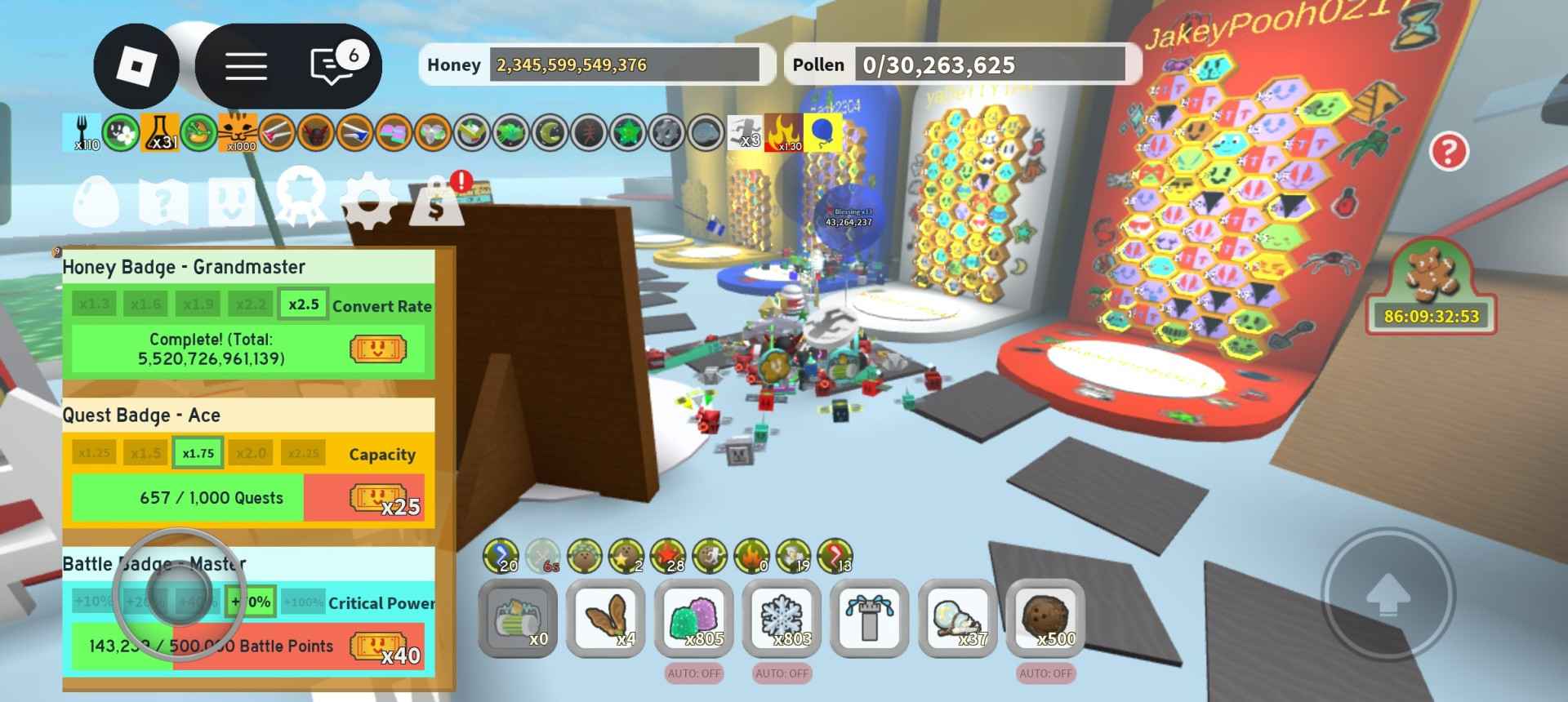Toggle AUTO for the gumdrops item

[693, 674]
